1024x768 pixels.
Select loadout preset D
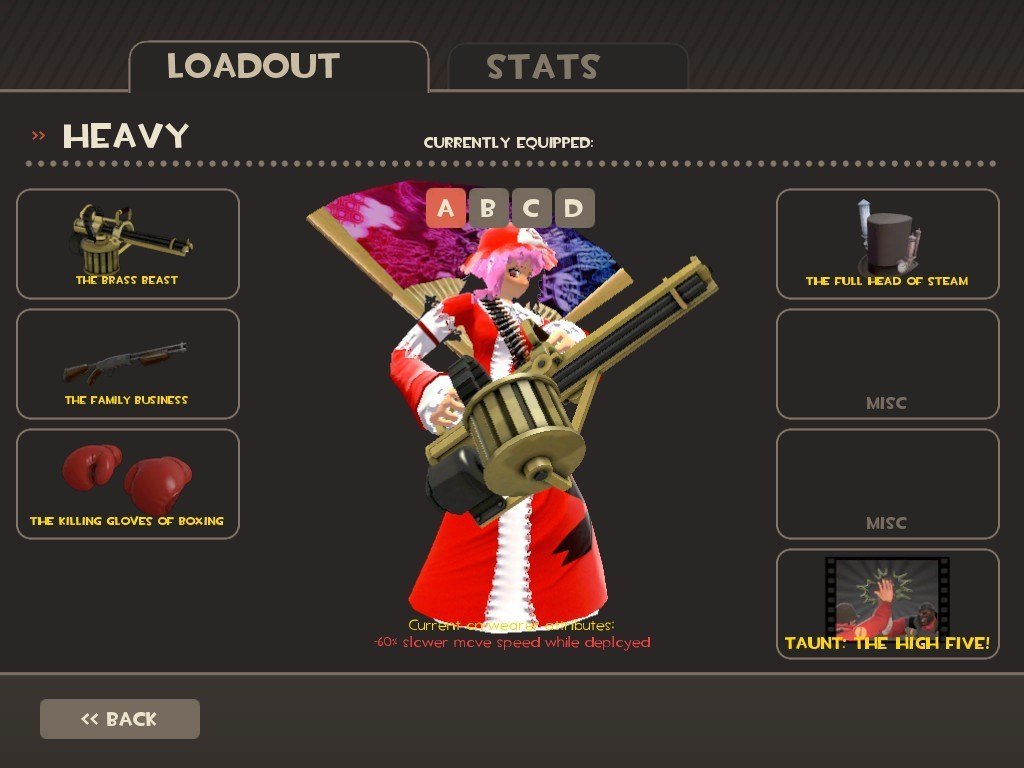point(574,208)
